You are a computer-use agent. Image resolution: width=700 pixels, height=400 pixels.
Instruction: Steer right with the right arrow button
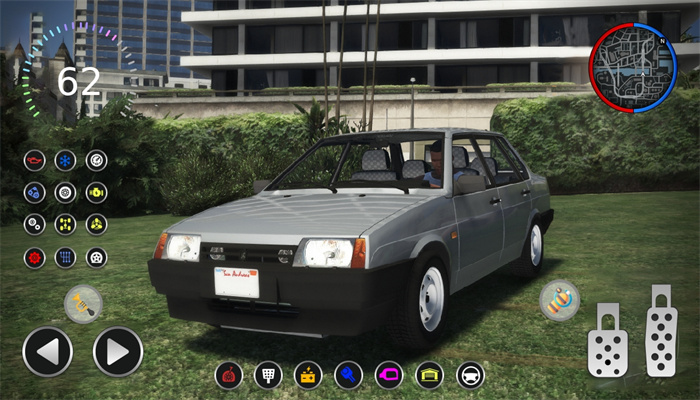pos(118,352)
